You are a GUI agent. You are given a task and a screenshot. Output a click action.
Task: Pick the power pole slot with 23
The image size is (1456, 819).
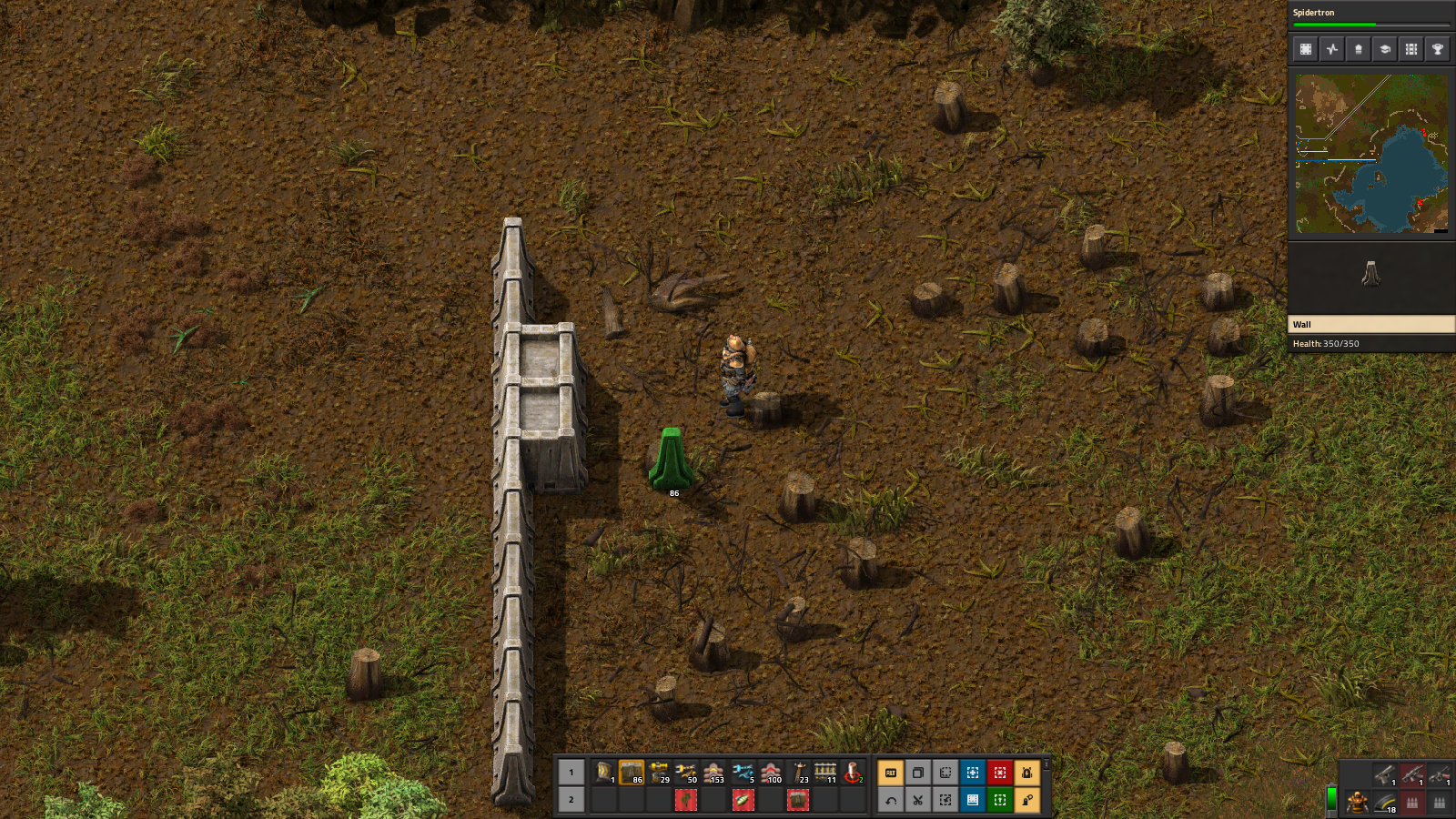pyautogui.click(x=798, y=773)
